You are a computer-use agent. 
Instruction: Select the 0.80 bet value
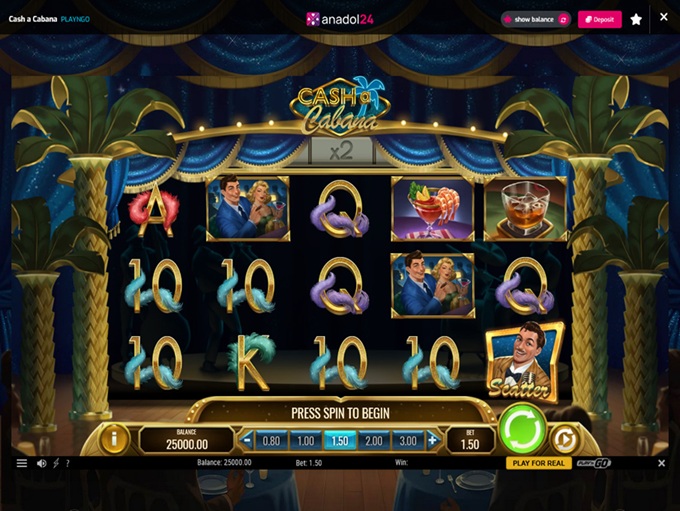[x=271, y=440]
